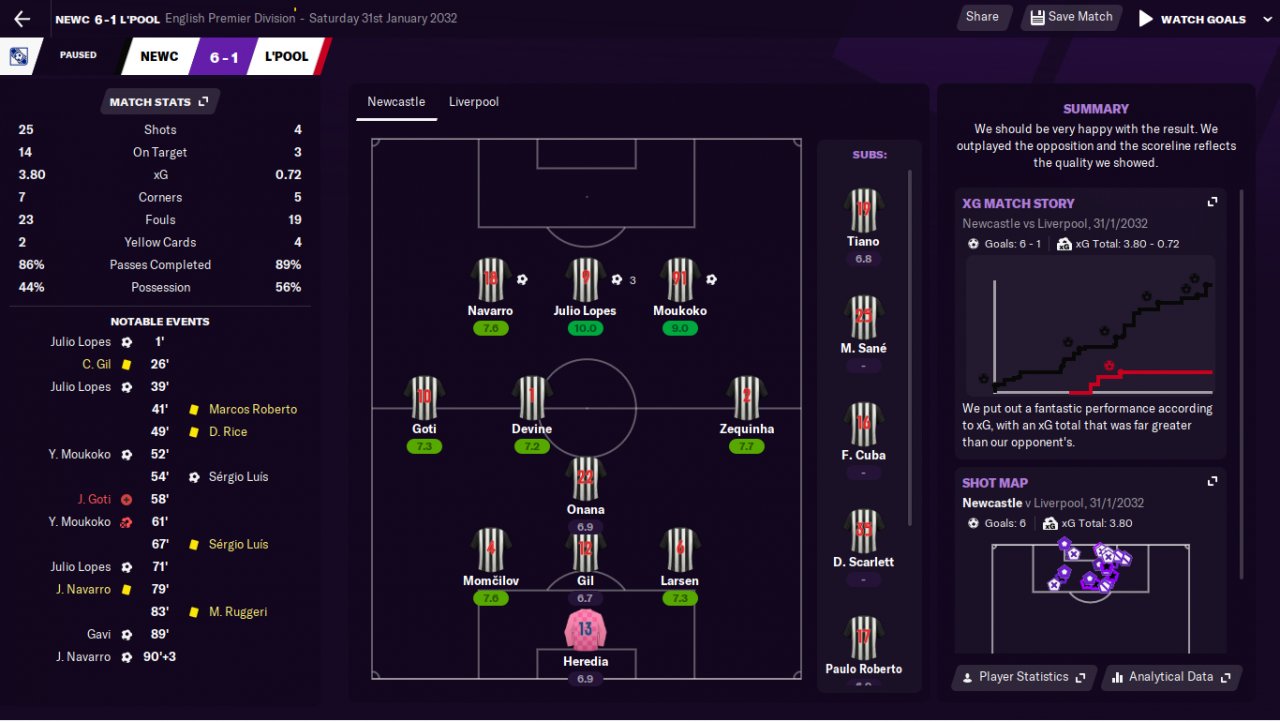Select Moukoko's shirt on the pitch
Viewport: 1280px width, 722px height.
click(x=680, y=281)
